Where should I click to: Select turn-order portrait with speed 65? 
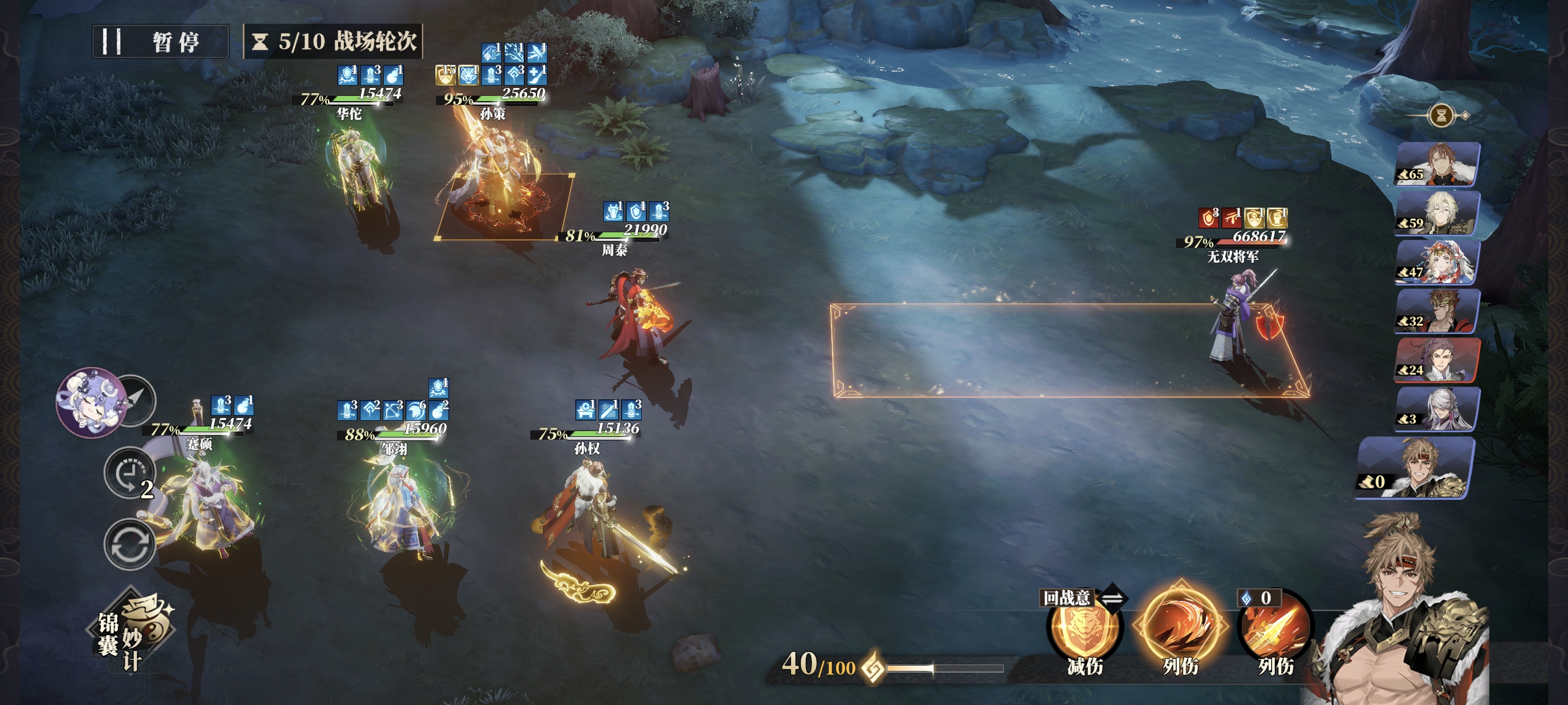point(1437,163)
